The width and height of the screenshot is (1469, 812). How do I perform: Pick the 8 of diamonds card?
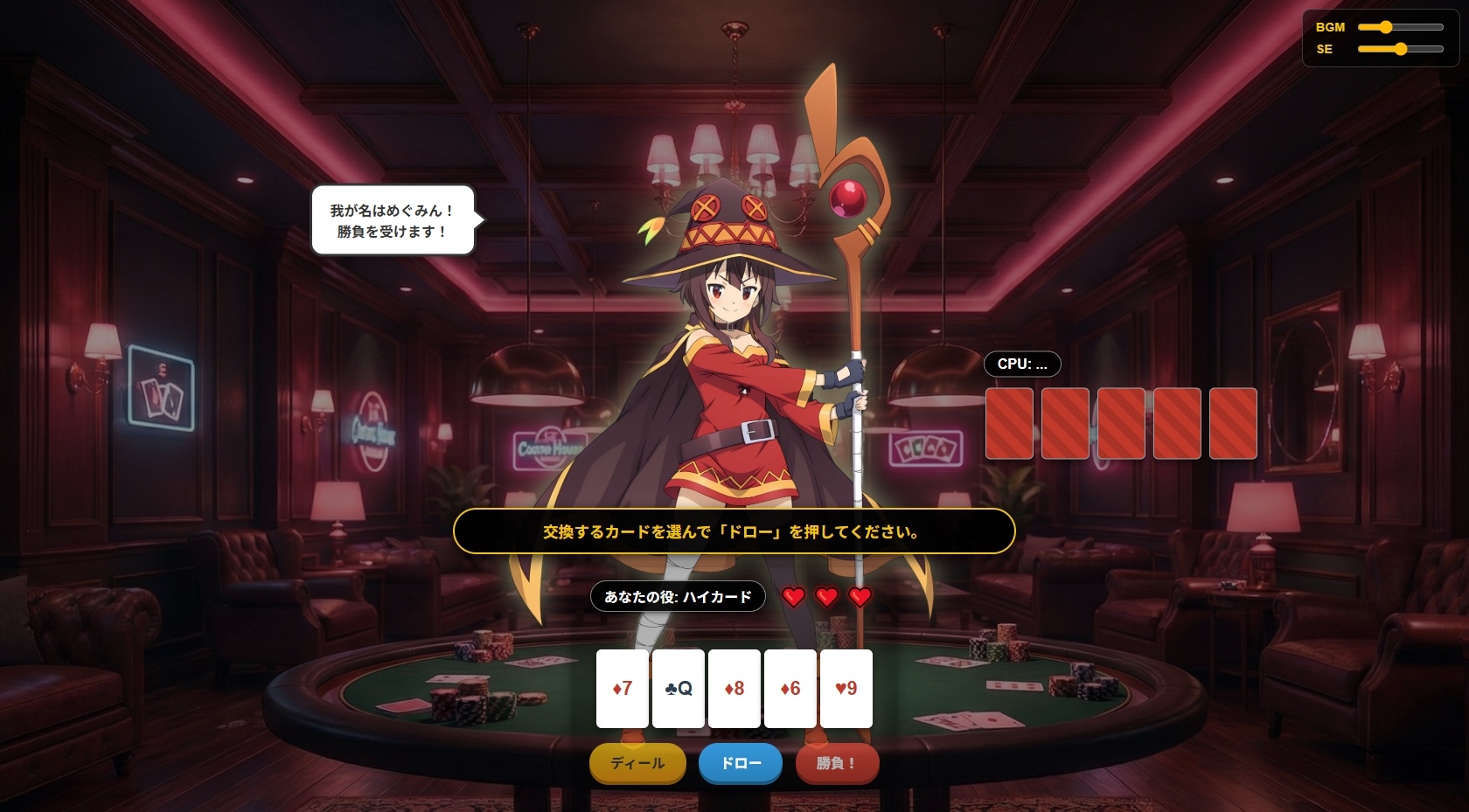(x=734, y=689)
